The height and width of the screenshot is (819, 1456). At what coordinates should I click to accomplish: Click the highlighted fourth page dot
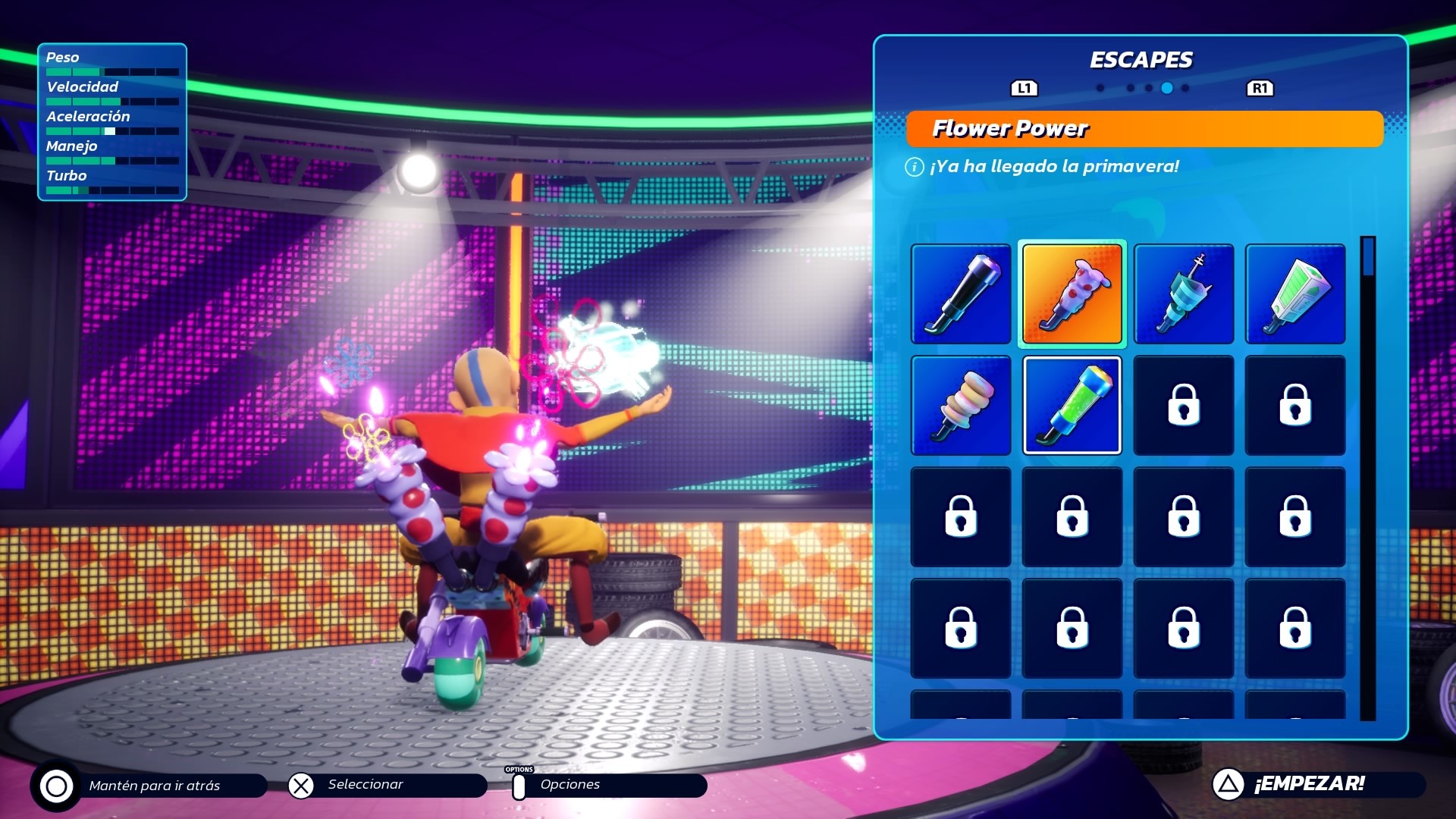[x=1168, y=88]
